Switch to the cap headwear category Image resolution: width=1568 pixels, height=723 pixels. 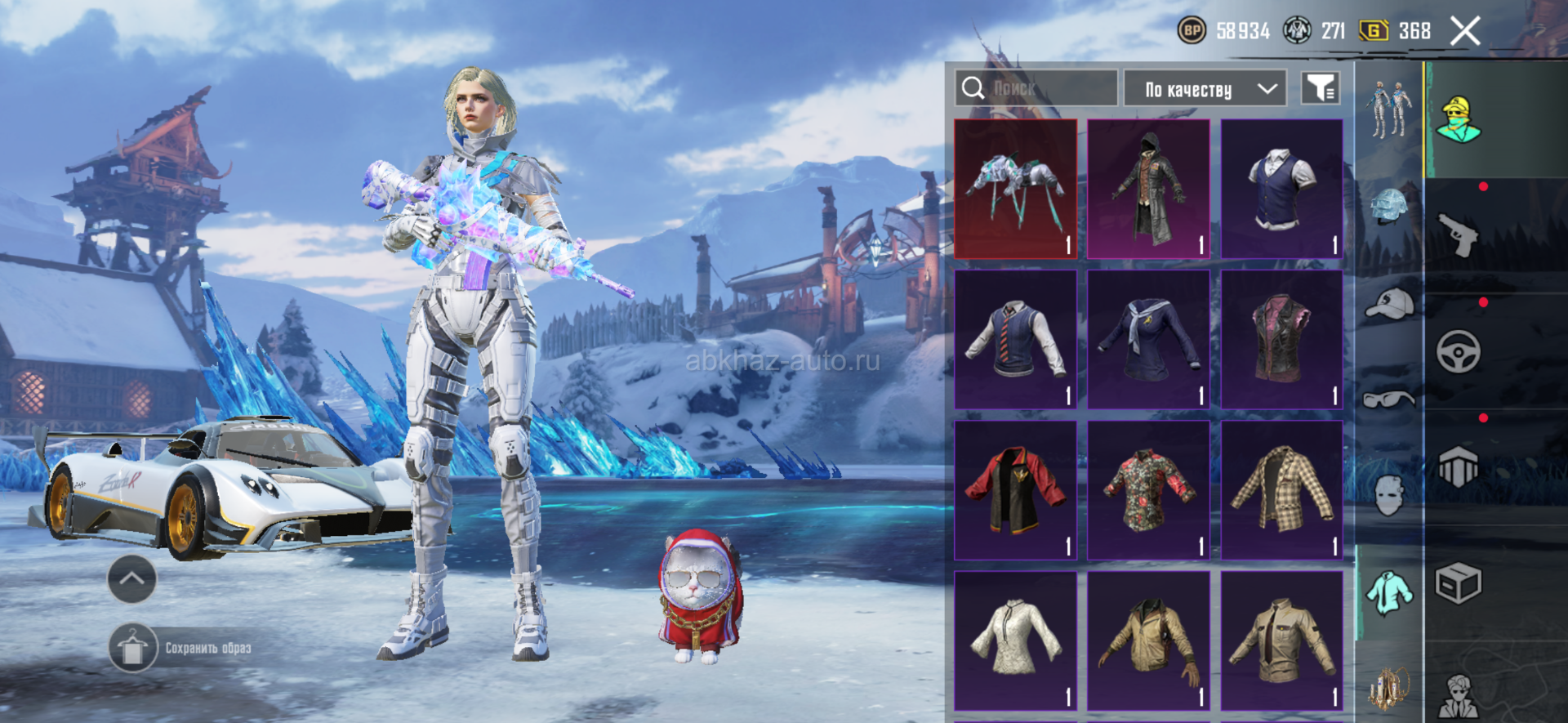(1388, 304)
